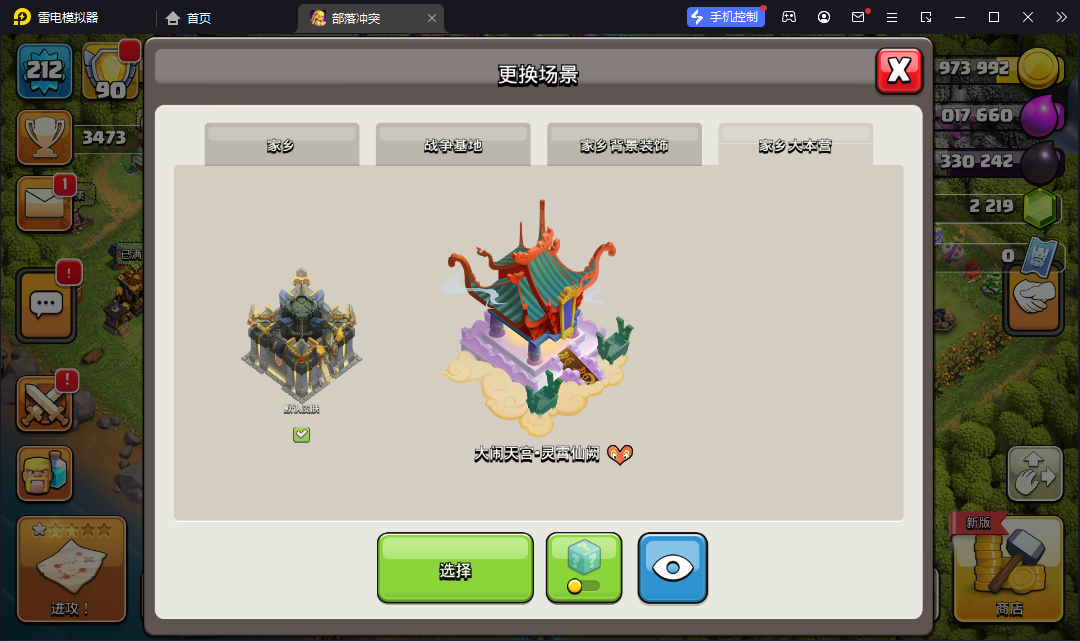1080x641 pixels.
Task: Tap the 进攻 attack map button
Action: click(71, 568)
